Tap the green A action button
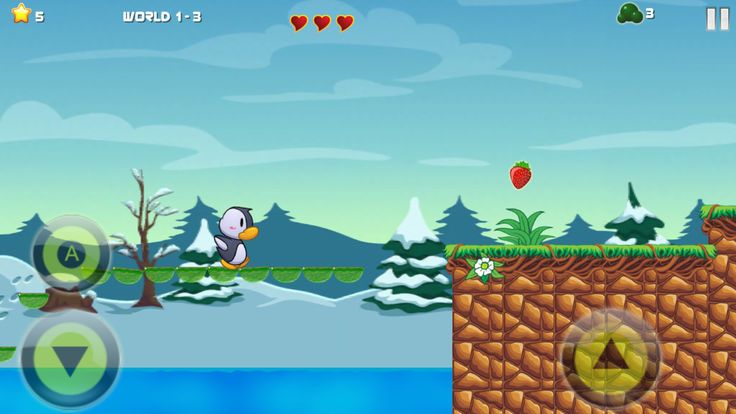 (x=70, y=254)
